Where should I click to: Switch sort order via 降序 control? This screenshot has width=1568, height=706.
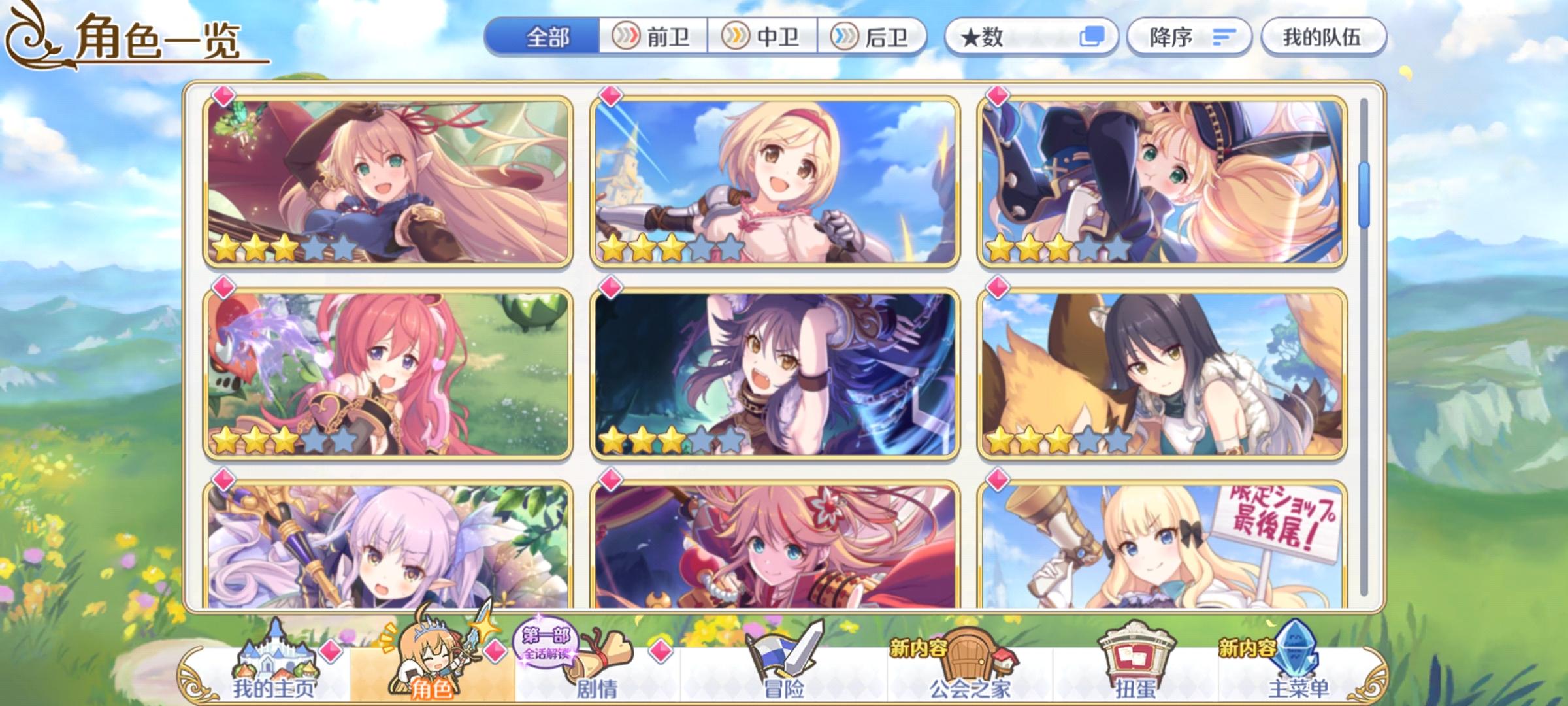pos(1188,37)
